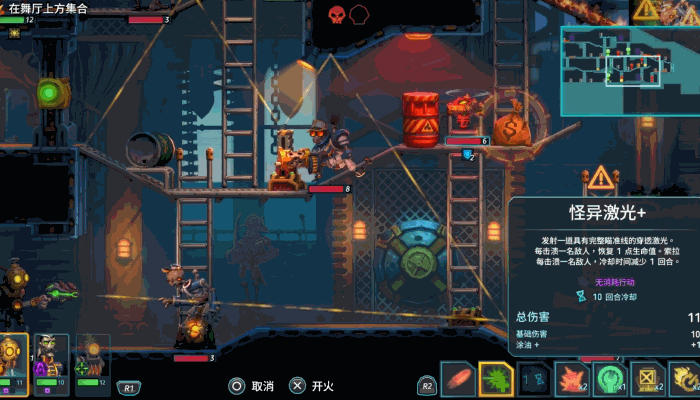Select the diving-helmet bot portrait

(x=14, y=358)
